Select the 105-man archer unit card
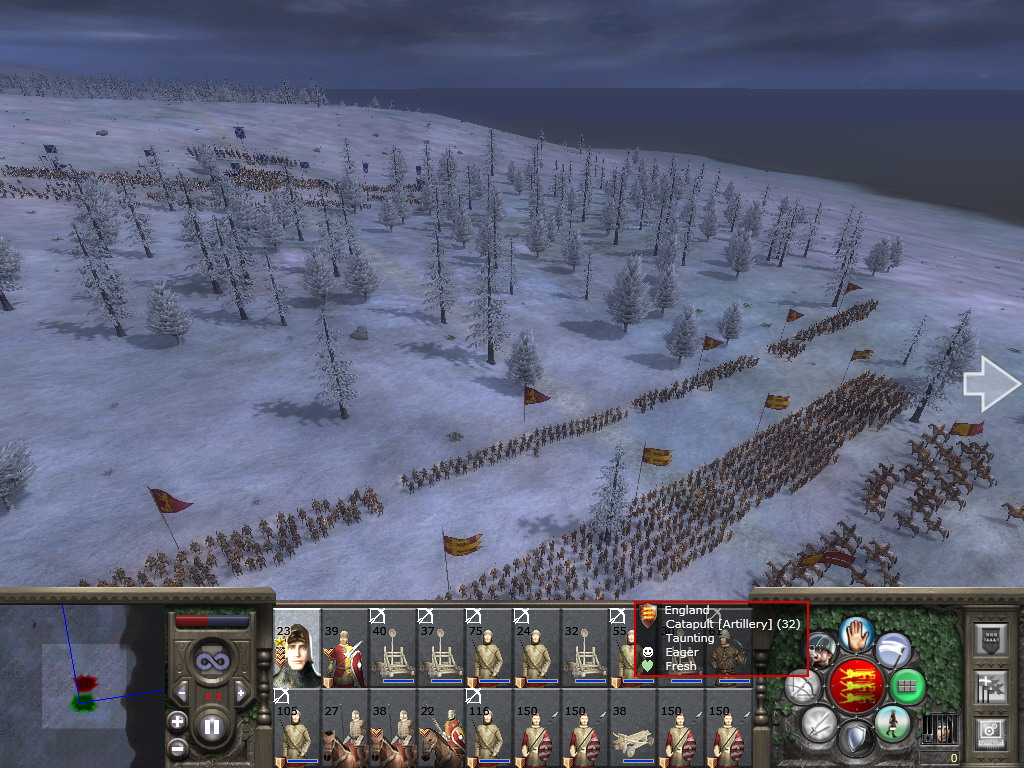Screen dimensions: 1024x768 click(297, 728)
